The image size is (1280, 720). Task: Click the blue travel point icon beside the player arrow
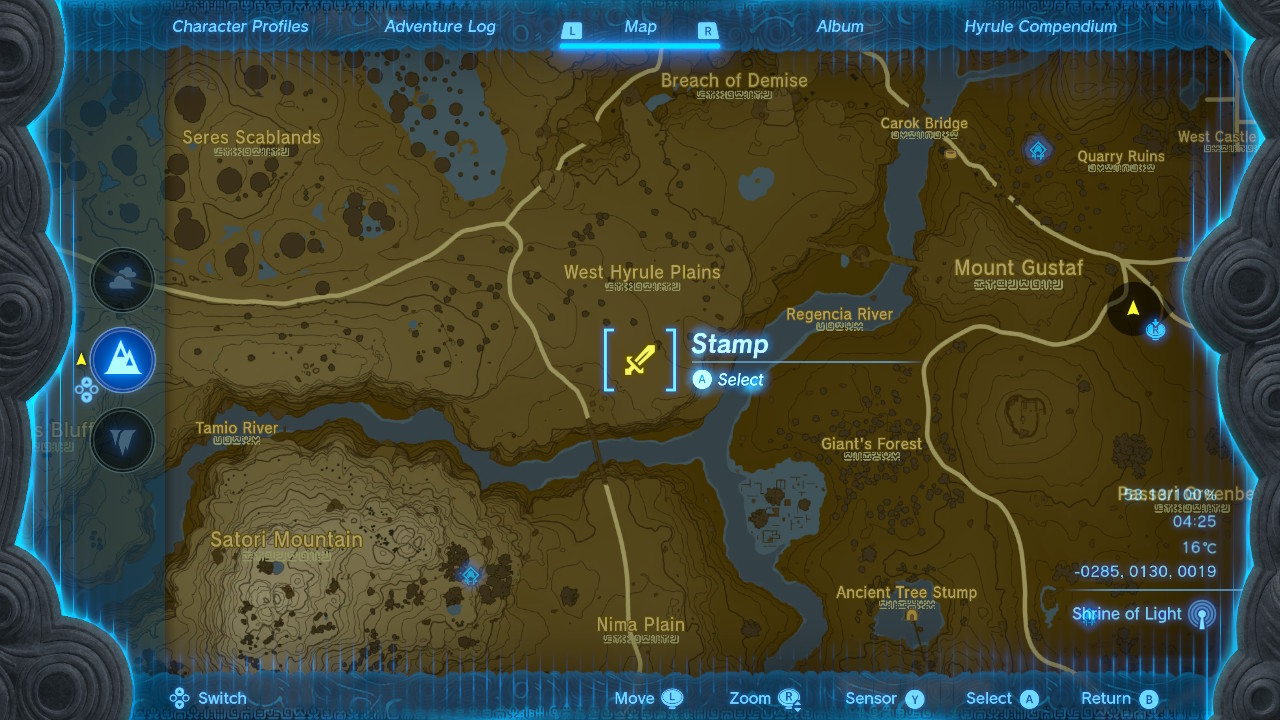coord(1156,327)
